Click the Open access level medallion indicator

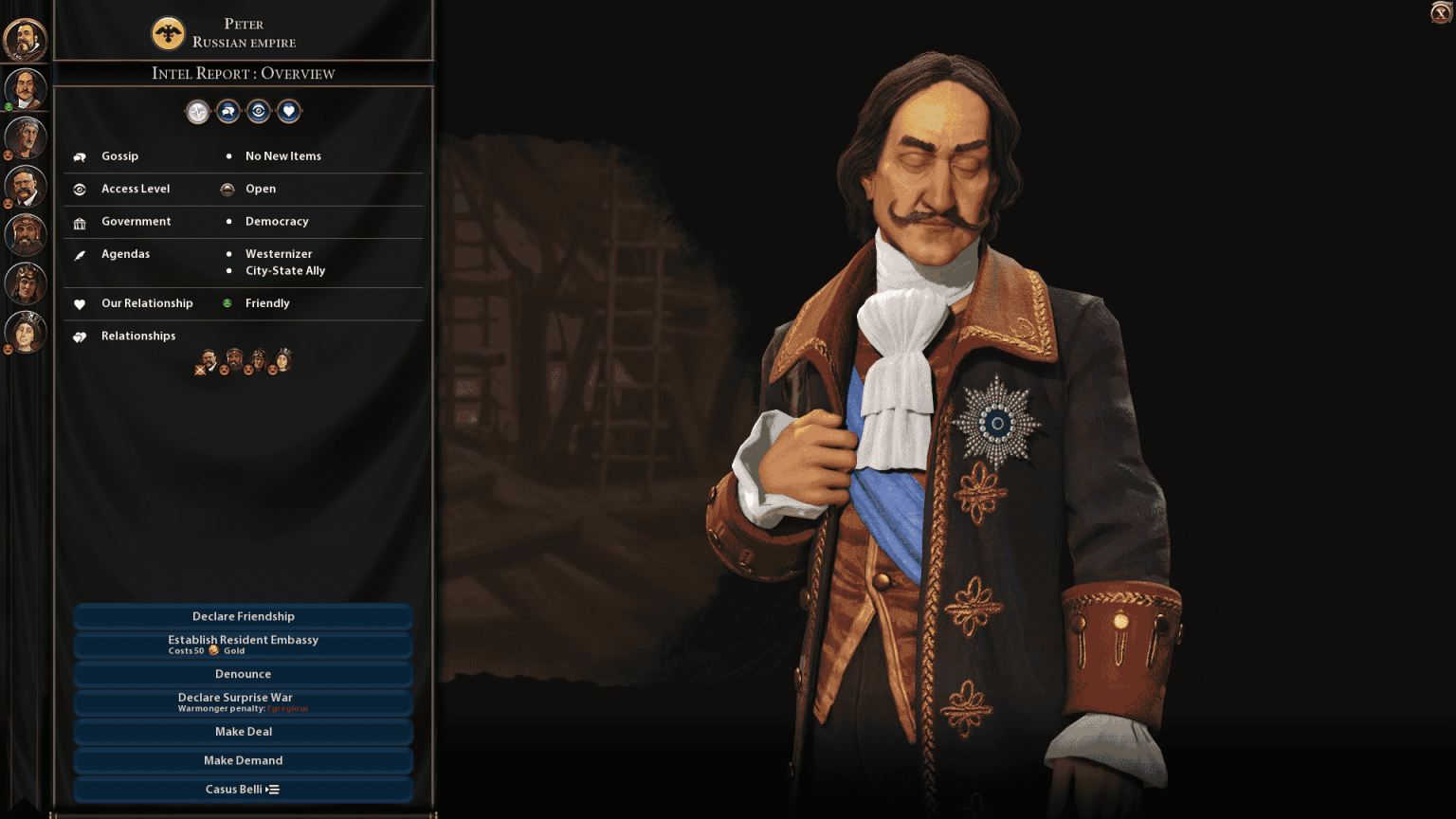point(227,189)
